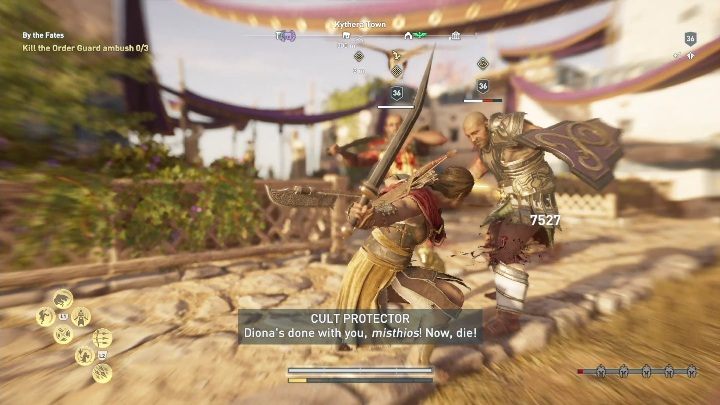
Task: Use the Sparta kick ability icon
Action: [x=45, y=317]
